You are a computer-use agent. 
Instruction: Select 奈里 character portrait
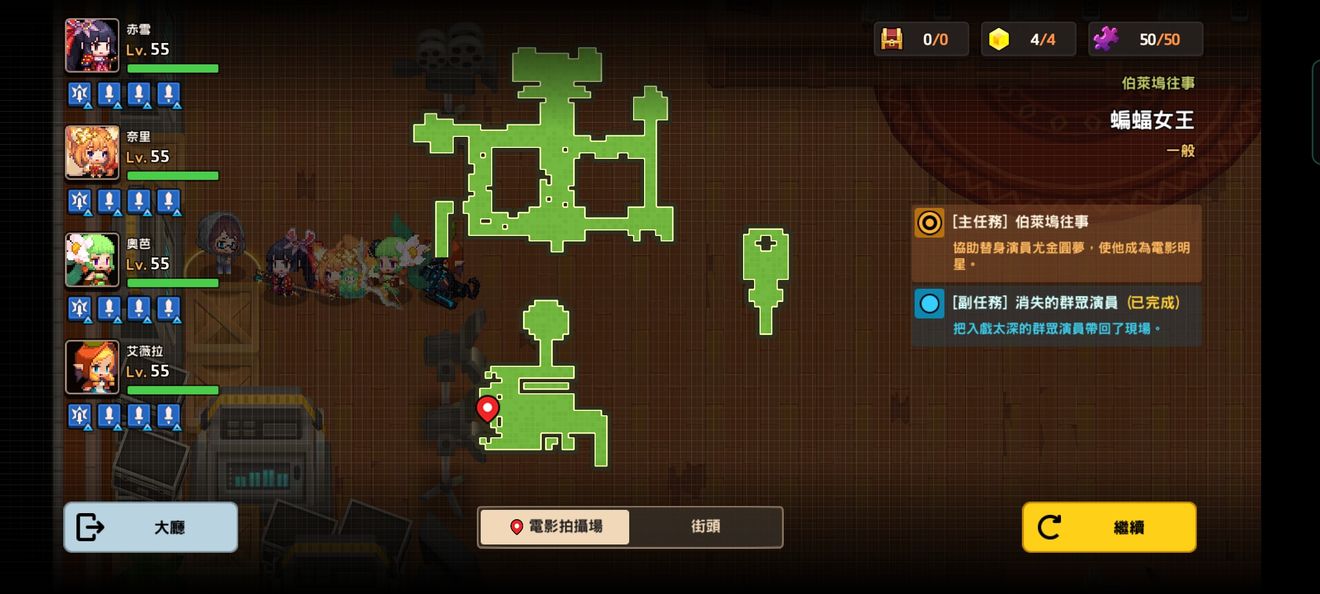[x=92, y=153]
